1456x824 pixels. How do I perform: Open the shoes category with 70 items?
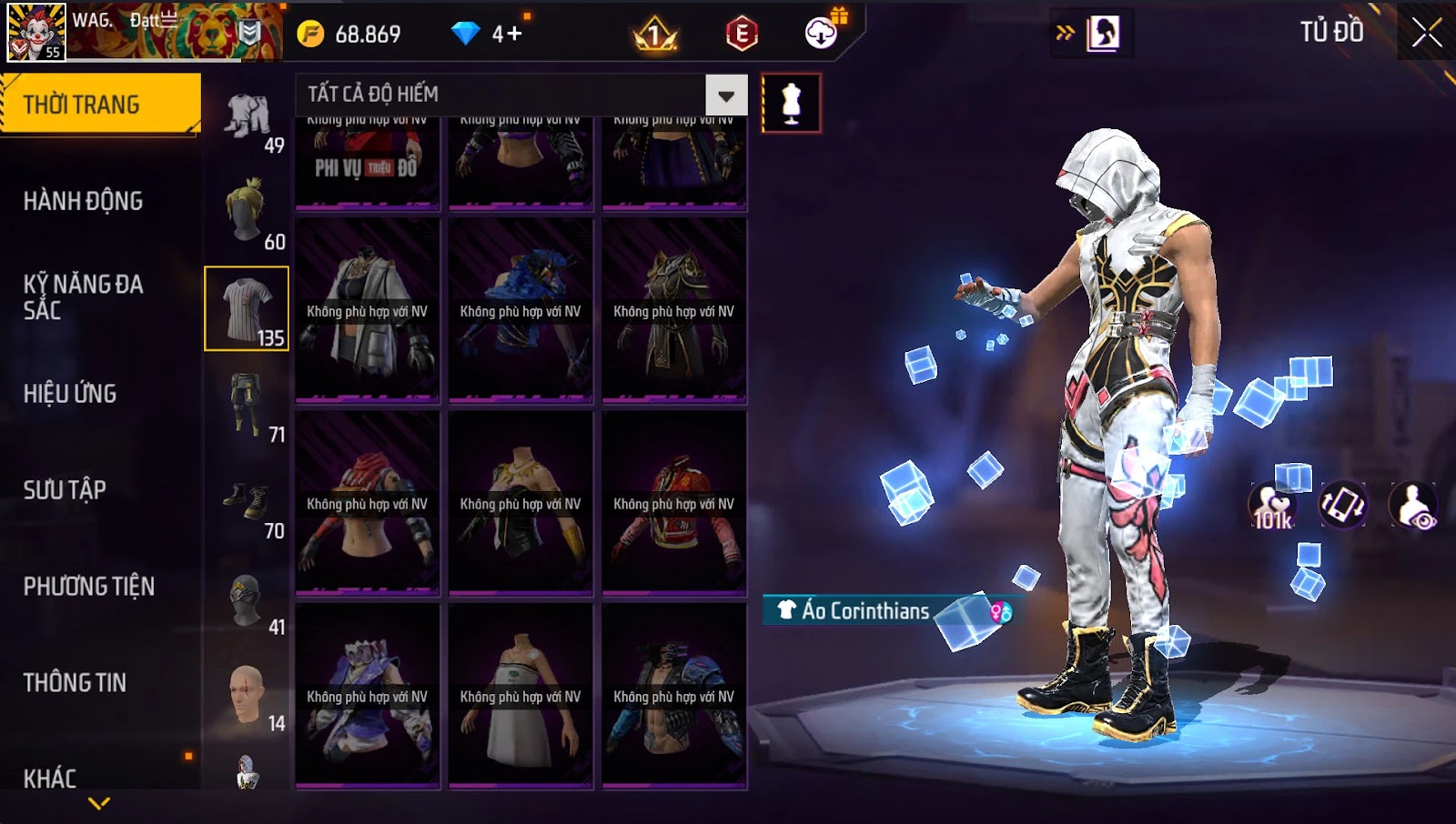(x=248, y=502)
